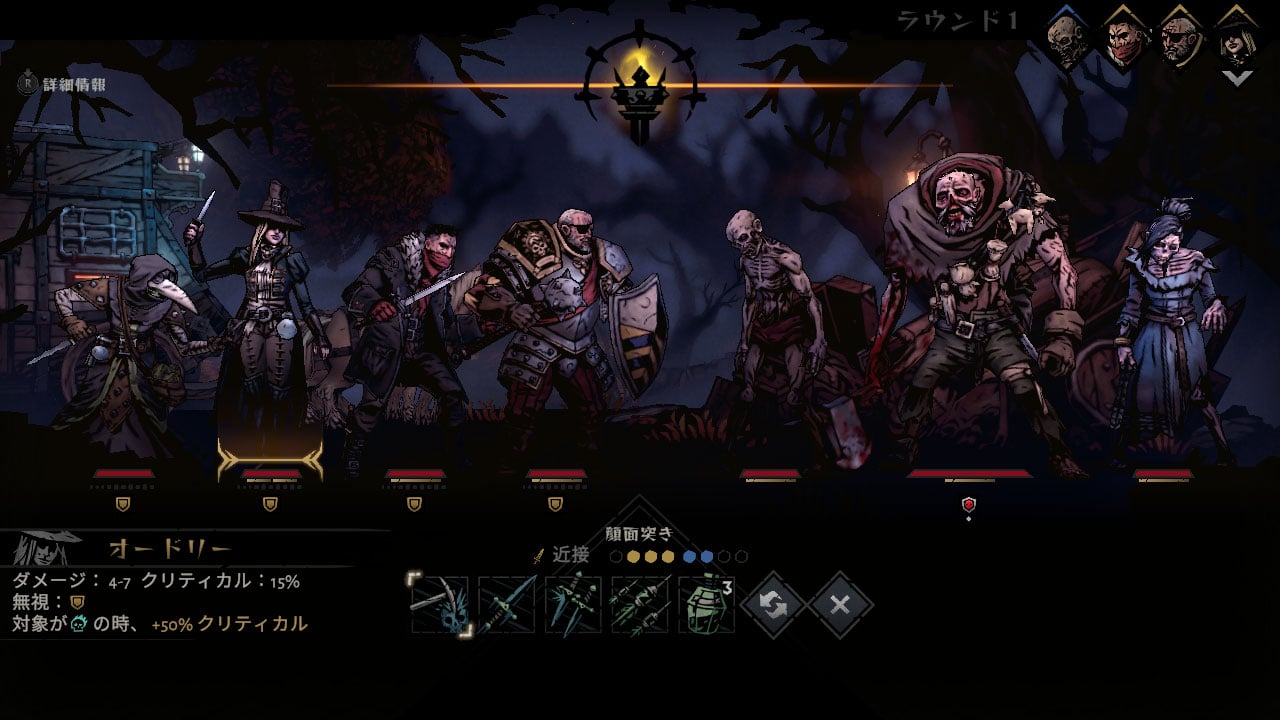The image size is (1280, 720).
Task: Choose the hat-wearing grave robber turn portrait
Action: 1236,40
